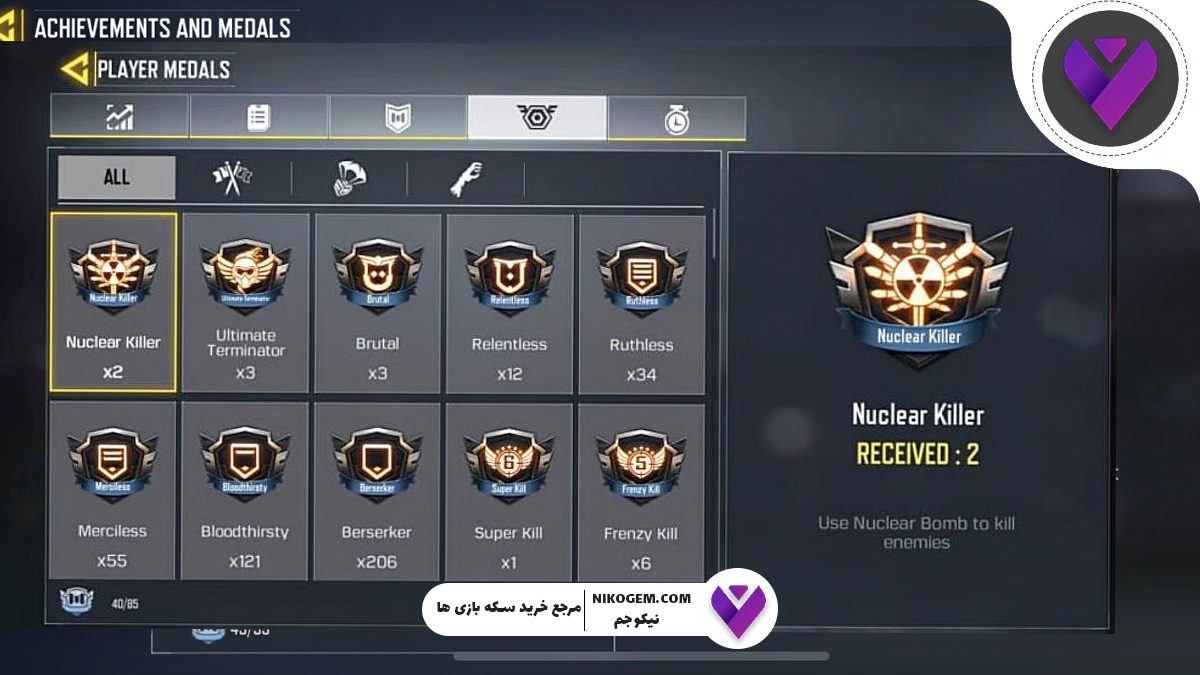Select the Merciless medal
The image size is (1200, 675).
(x=112, y=490)
